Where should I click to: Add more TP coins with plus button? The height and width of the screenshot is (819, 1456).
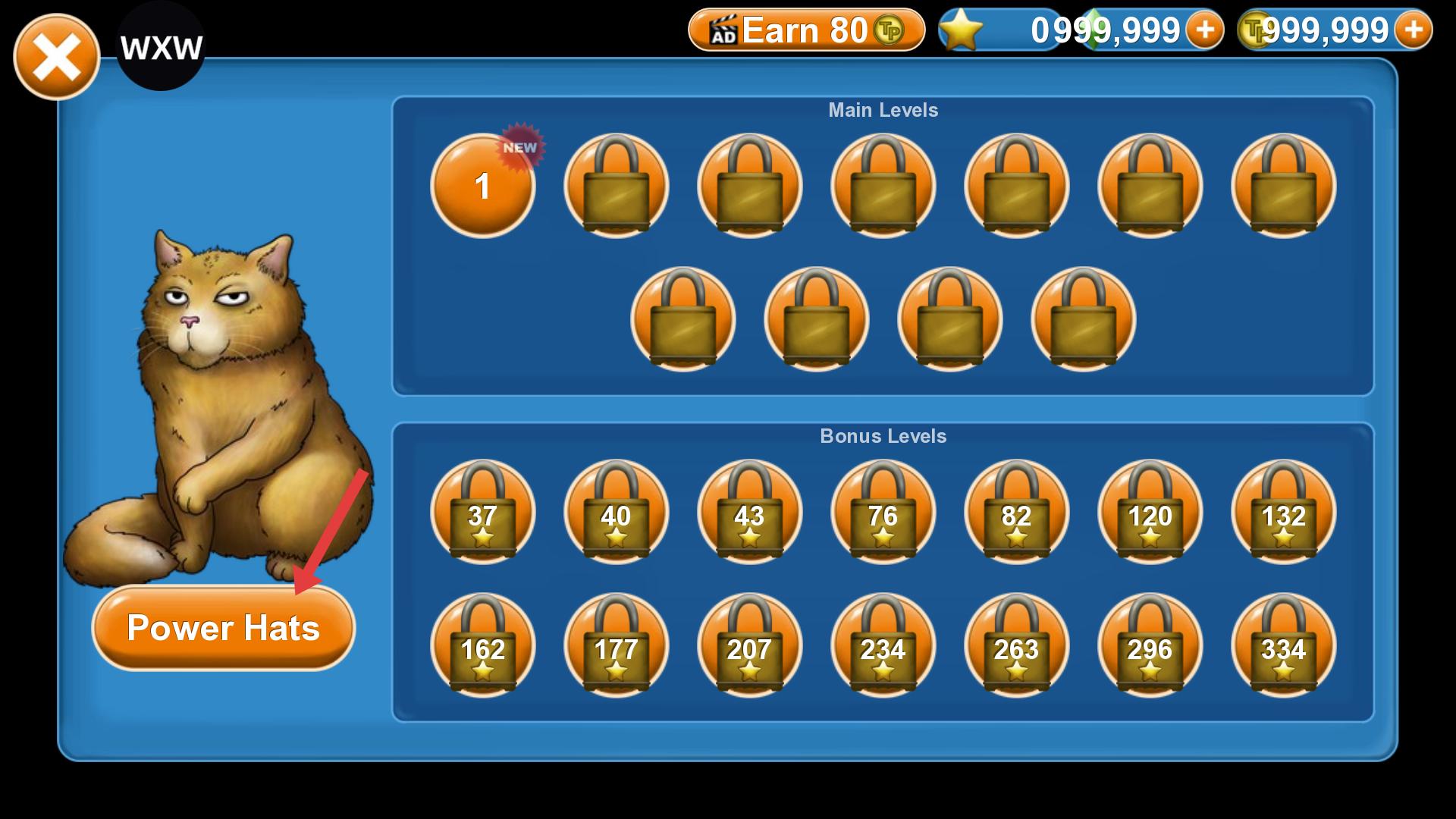coord(1413,30)
